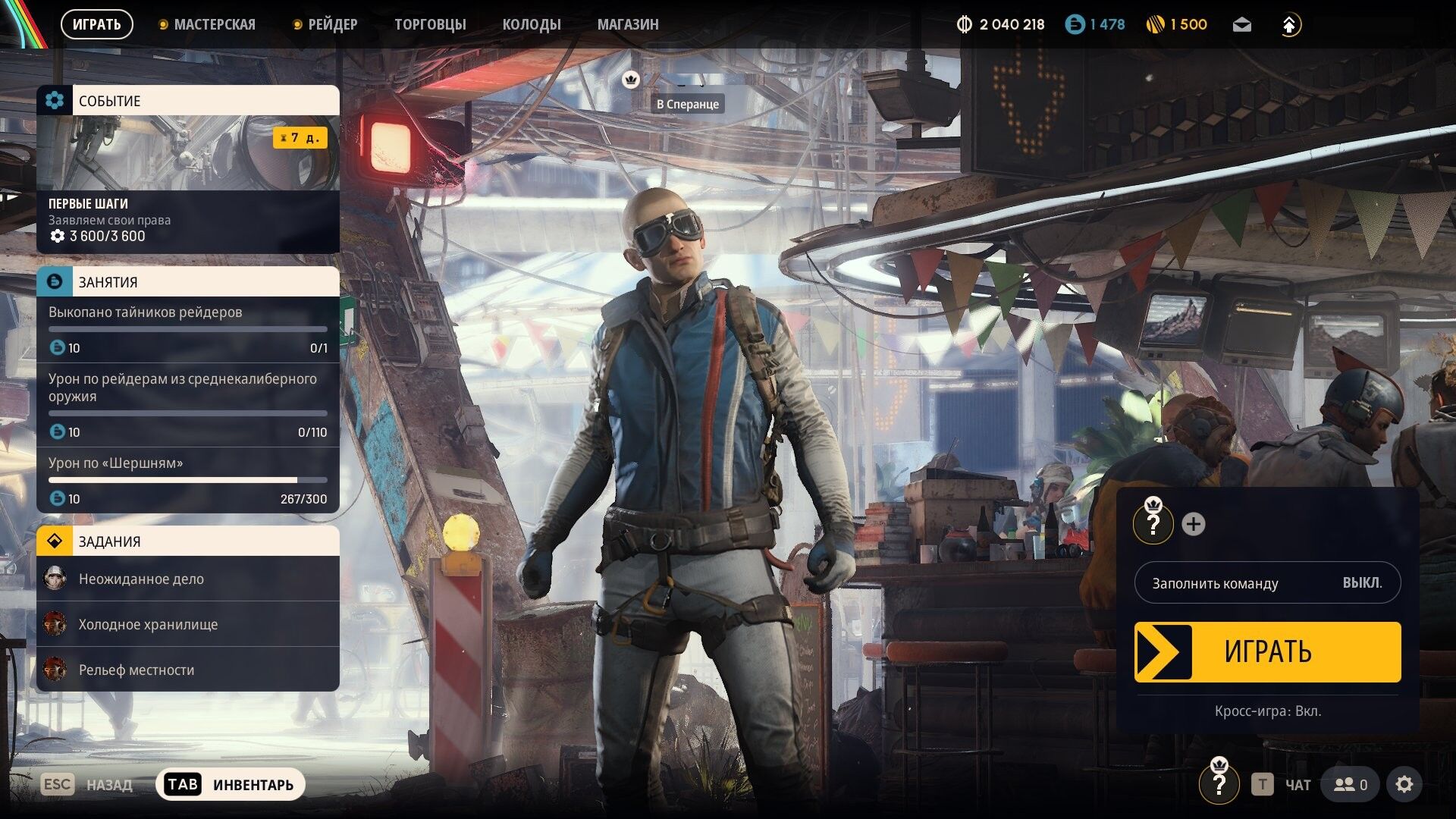Click the gear icon on the СОБЫТИЕ panel

54,100
